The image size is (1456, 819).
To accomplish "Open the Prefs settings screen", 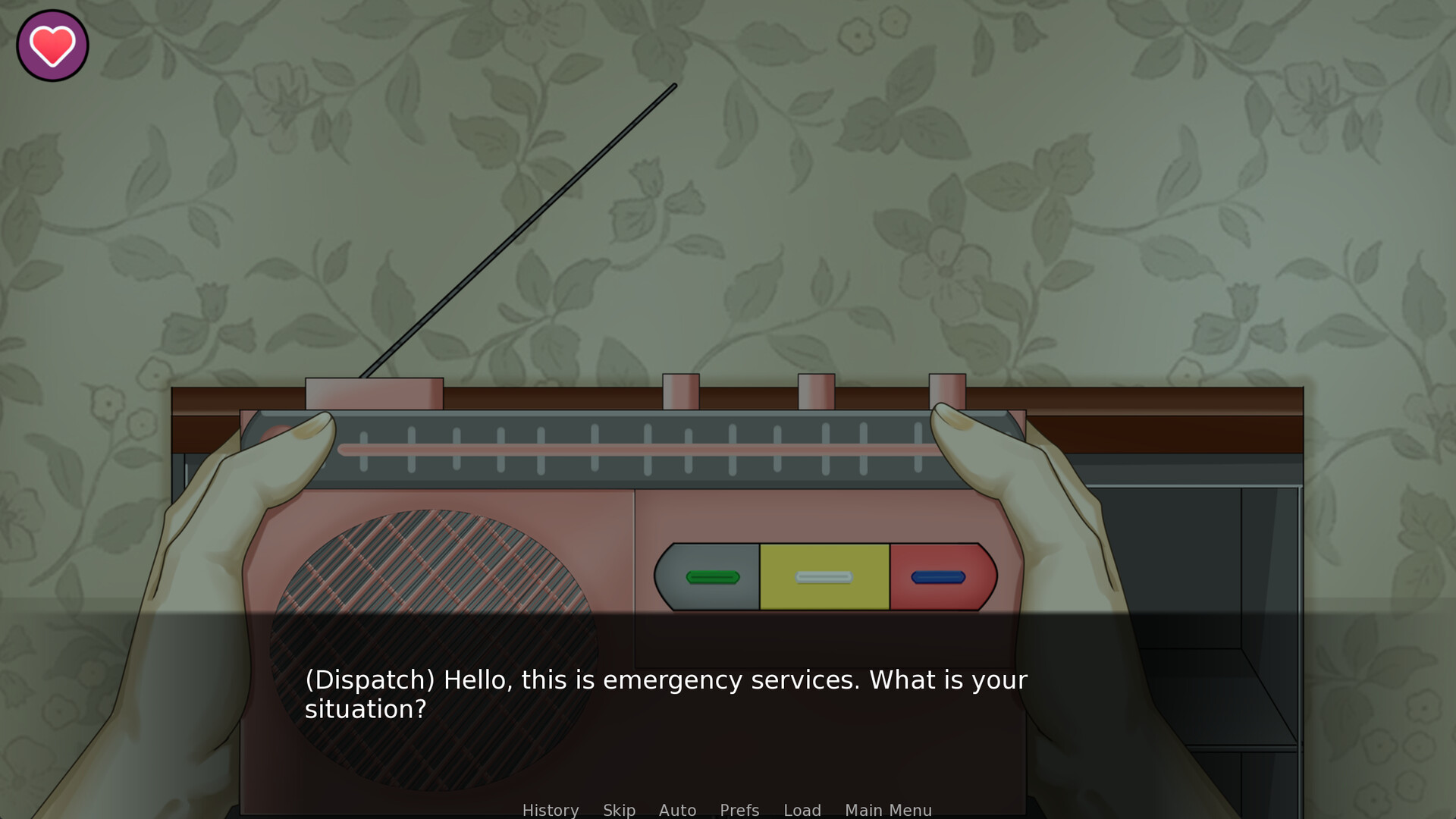I will [738, 810].
